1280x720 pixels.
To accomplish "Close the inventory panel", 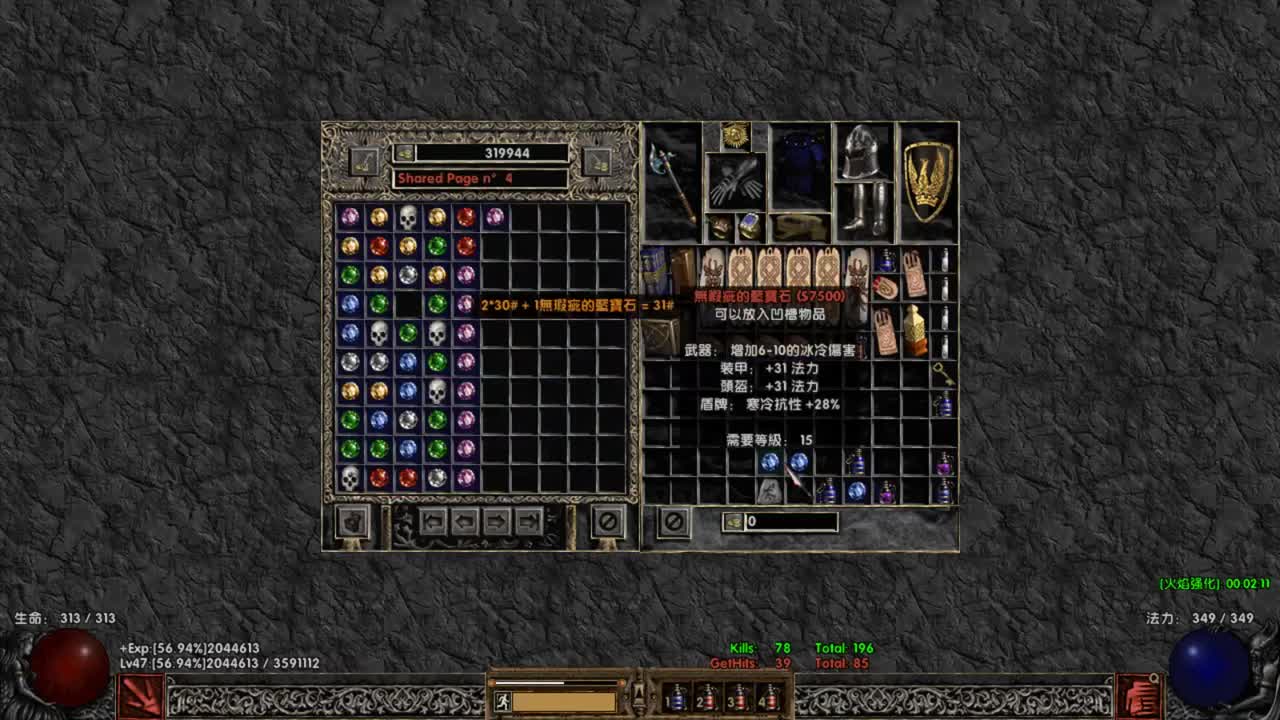I will coord(673,521).
